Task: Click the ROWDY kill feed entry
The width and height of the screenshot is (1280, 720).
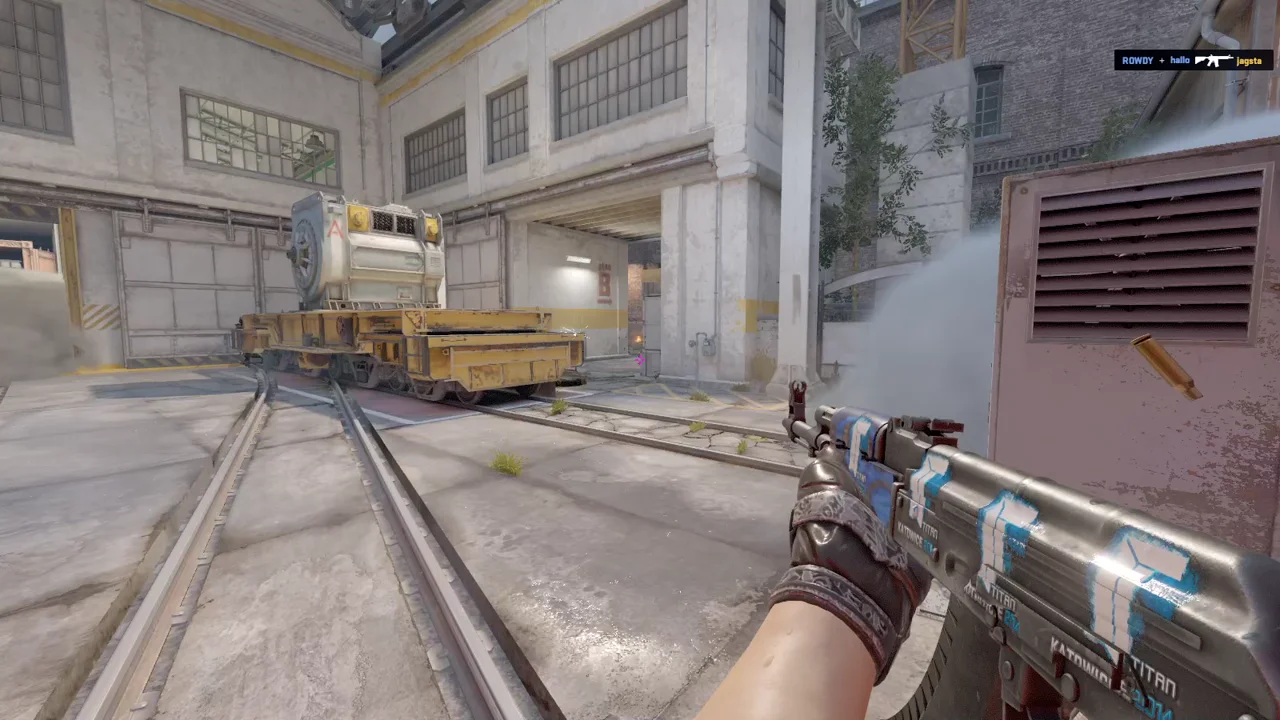Action: click(x=1137, y=60)
